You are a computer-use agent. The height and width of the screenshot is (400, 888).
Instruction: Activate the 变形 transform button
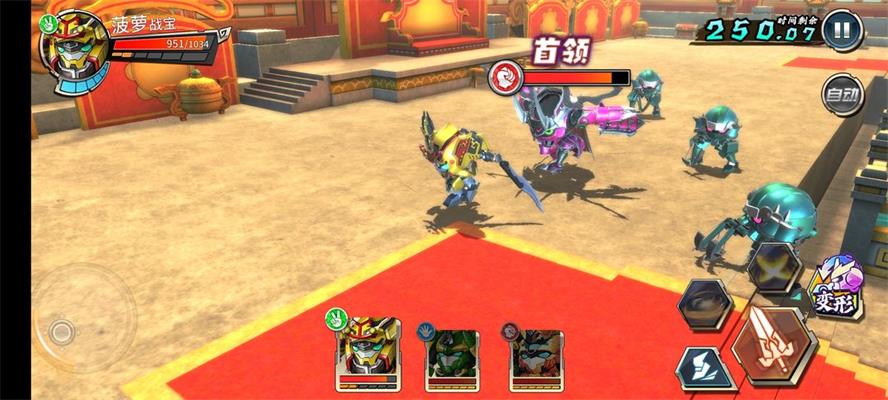pyautogui.click(x=836, y=289)
